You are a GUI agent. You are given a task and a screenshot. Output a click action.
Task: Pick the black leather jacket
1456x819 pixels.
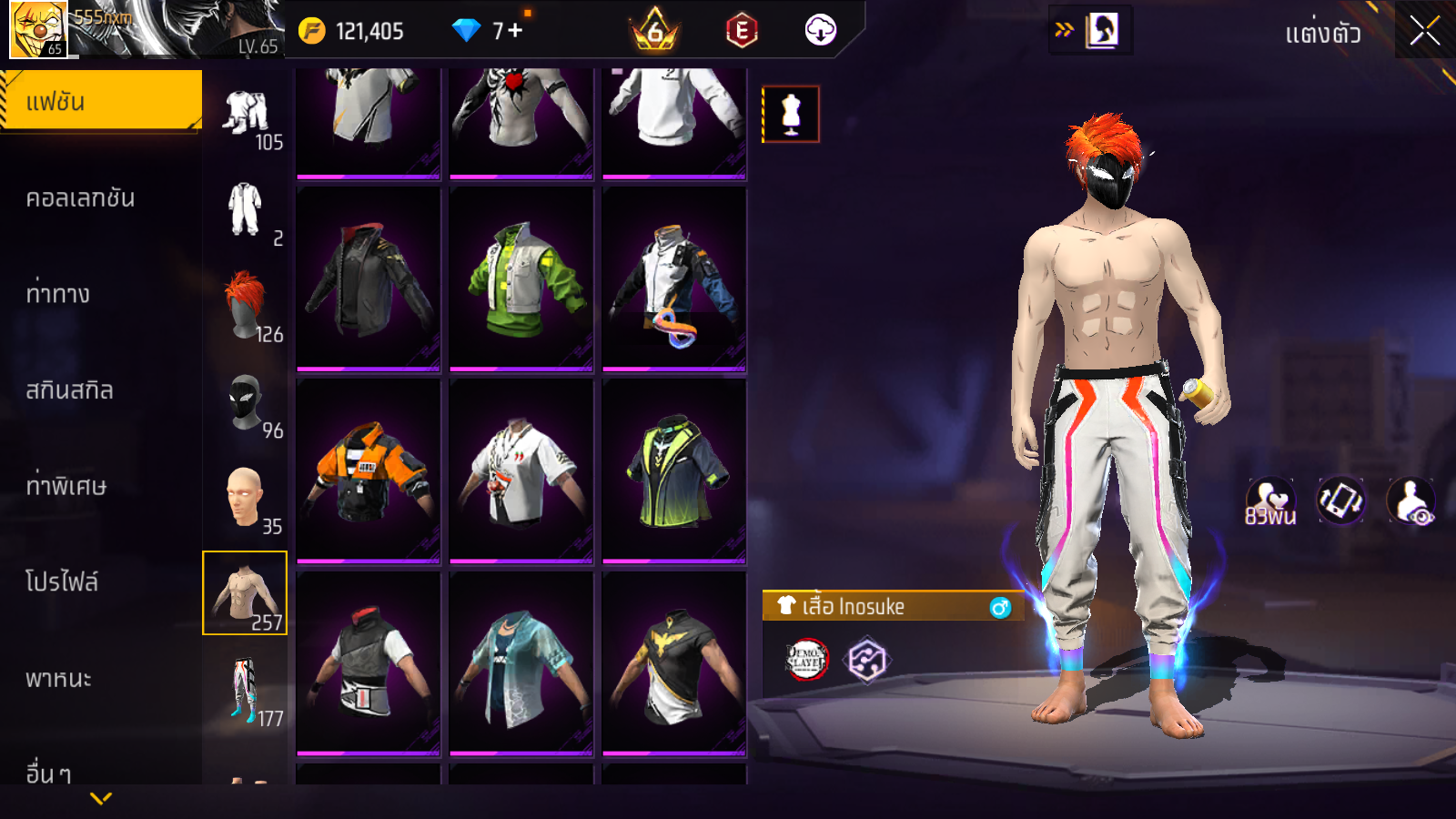(369, 278)
